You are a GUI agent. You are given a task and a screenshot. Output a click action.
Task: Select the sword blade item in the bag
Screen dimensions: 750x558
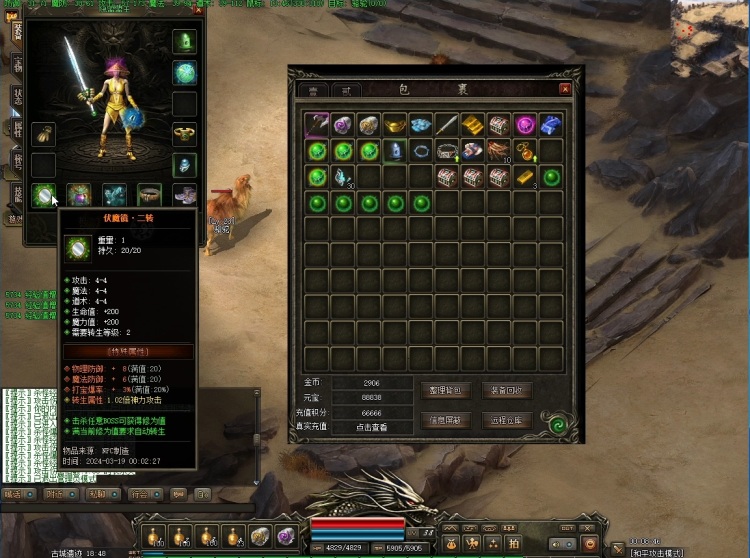447,125
